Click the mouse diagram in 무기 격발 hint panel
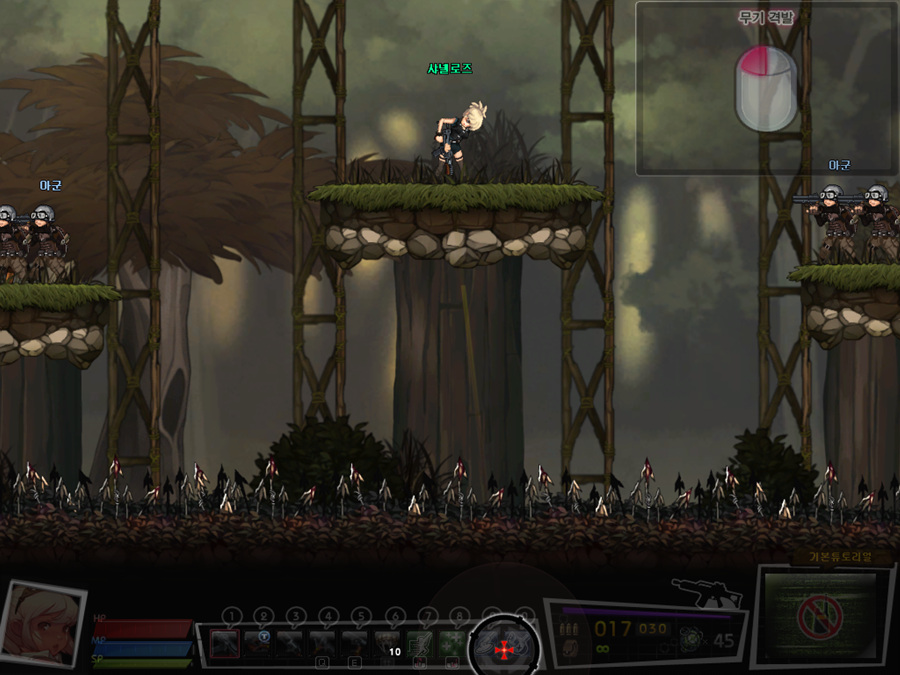The width and height of the screenshot is (900, 675). (x=766, y=88)
